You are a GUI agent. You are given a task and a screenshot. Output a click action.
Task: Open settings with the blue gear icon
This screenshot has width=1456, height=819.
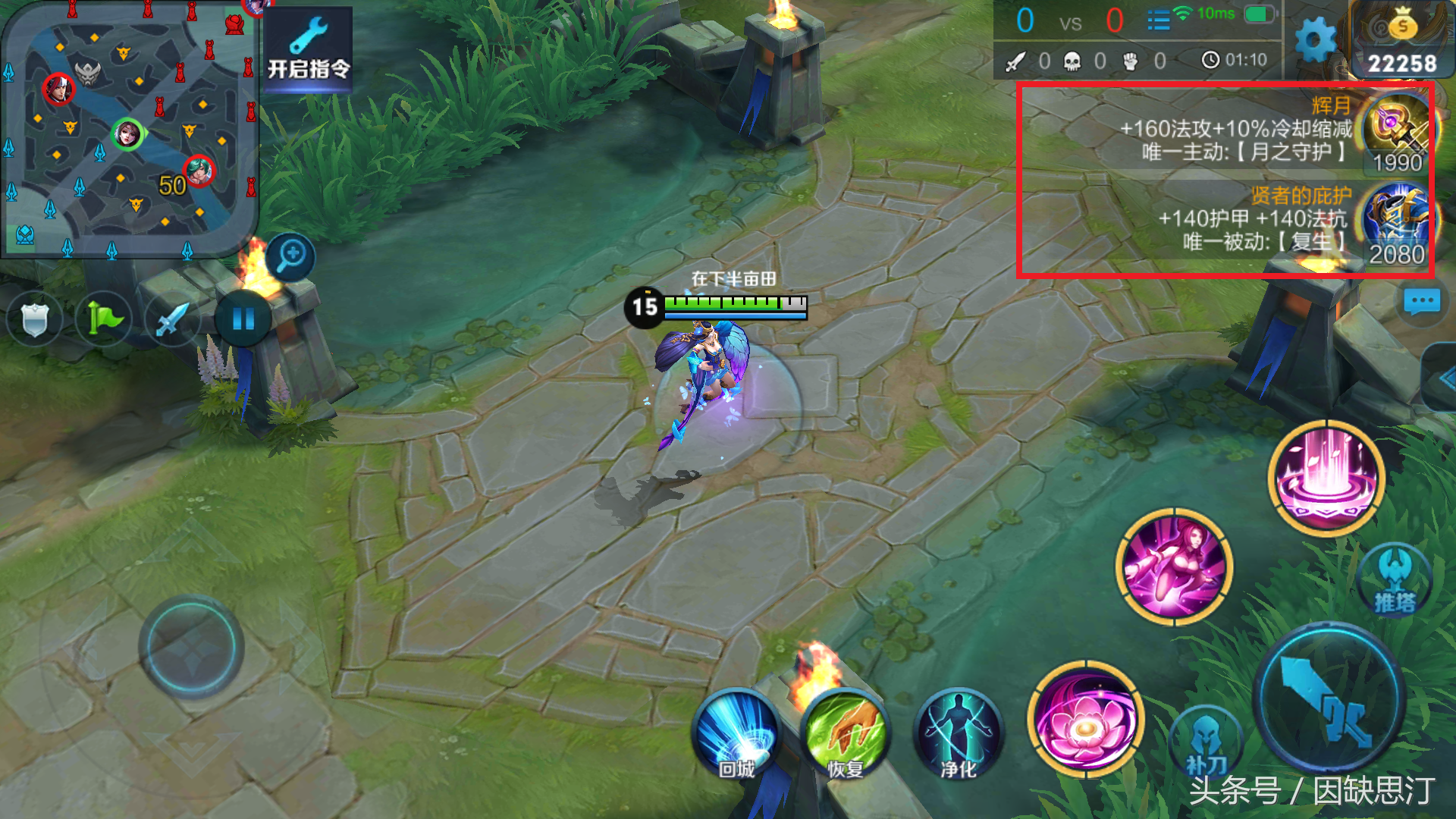[1316, 39]
